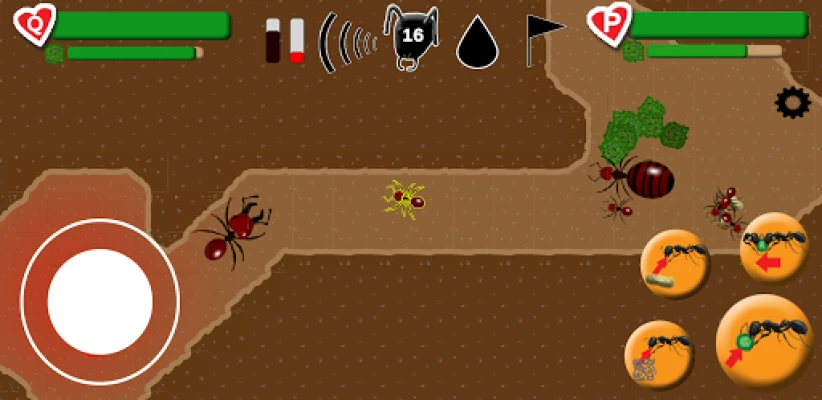Select the Q queen heart icon
The image size is (822, 400).
[x=35, y=24]
